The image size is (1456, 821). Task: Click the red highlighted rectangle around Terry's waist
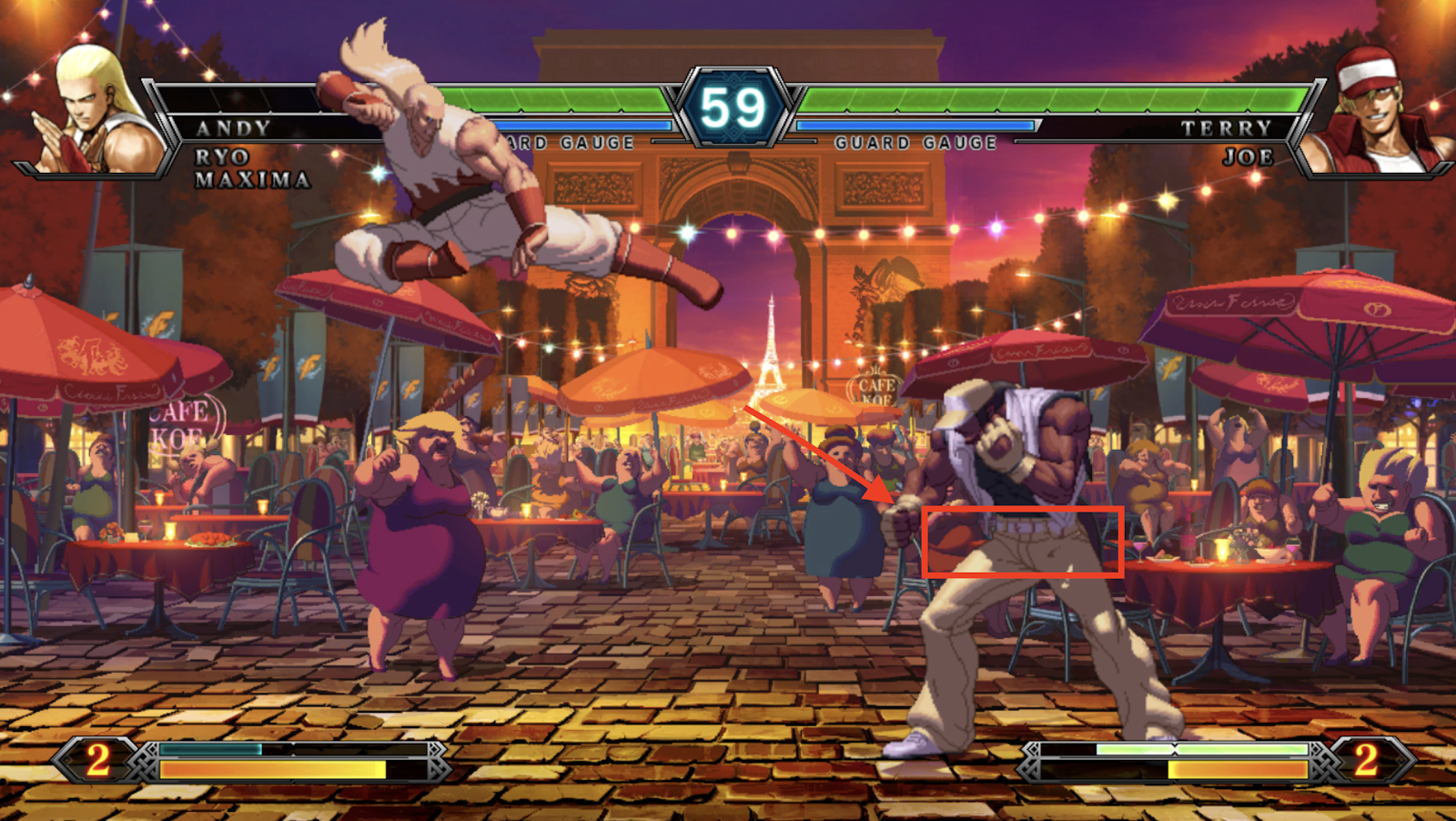point(1024,544)
